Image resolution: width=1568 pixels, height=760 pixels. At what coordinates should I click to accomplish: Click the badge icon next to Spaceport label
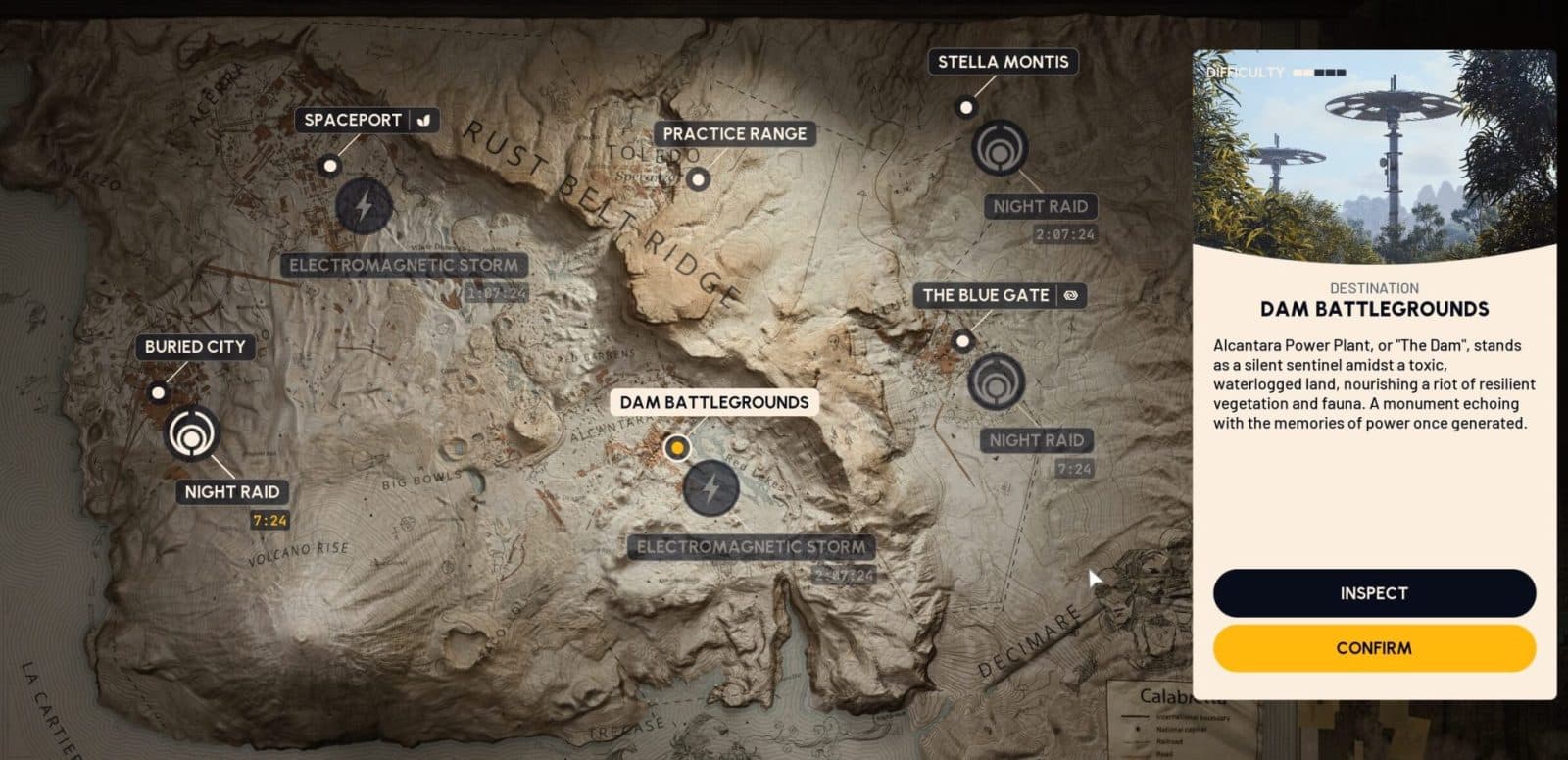click(x=424, y=120)
